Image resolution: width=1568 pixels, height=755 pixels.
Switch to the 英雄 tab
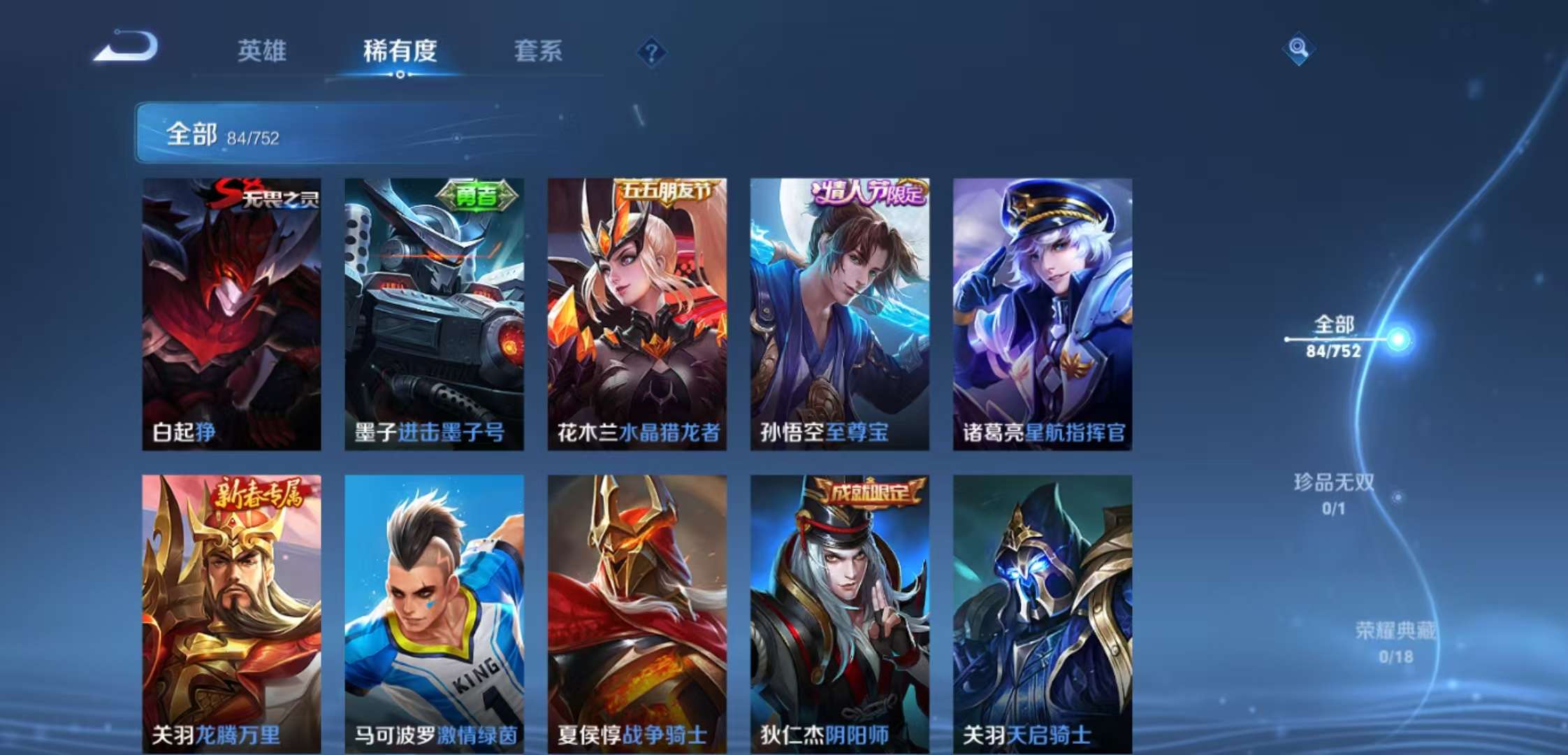point(262,52)
